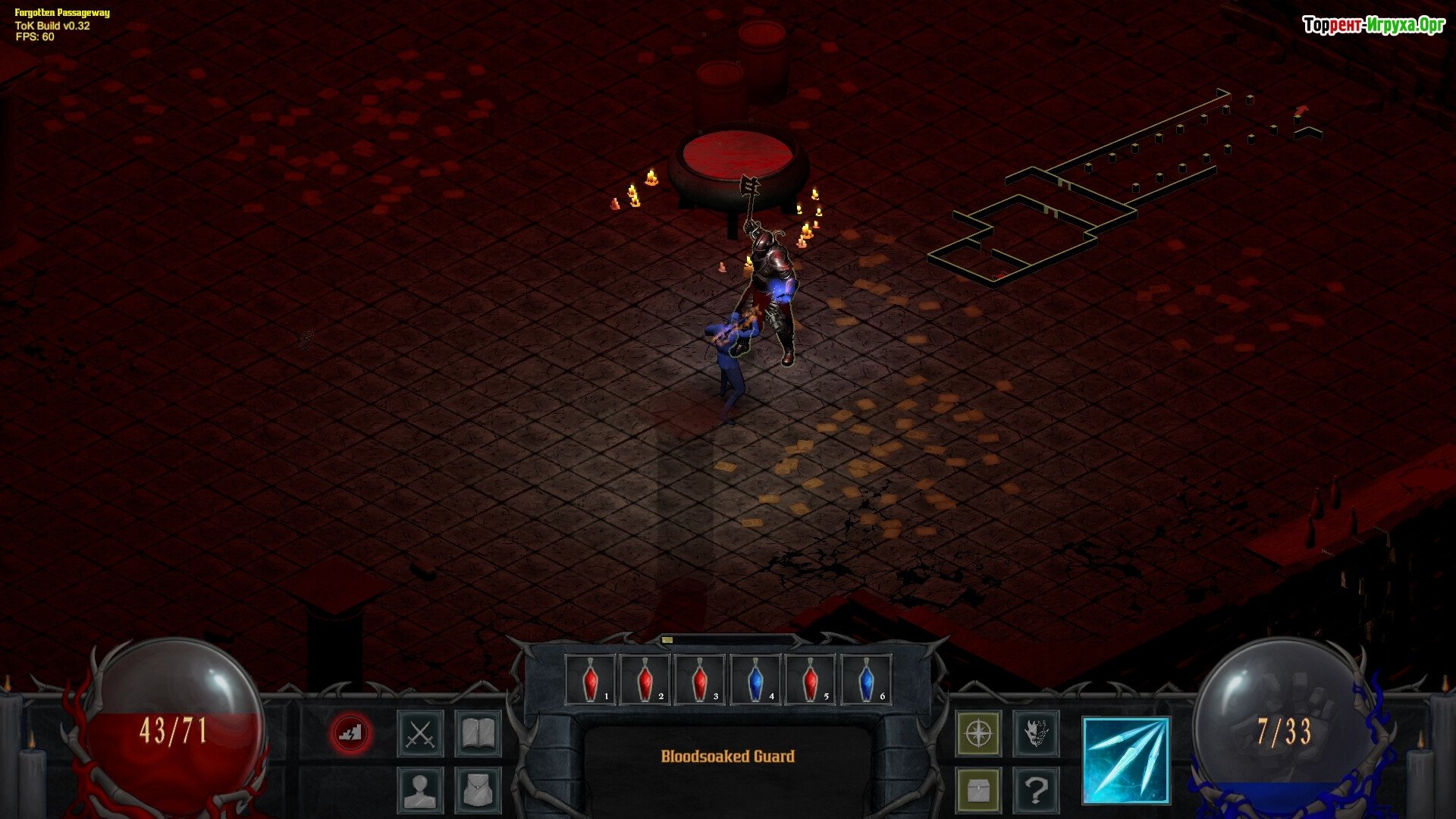Use the blue mana potion in slot 4
Image resolution: width=1456 pixels, height=819 pixels.
point(755,679)
